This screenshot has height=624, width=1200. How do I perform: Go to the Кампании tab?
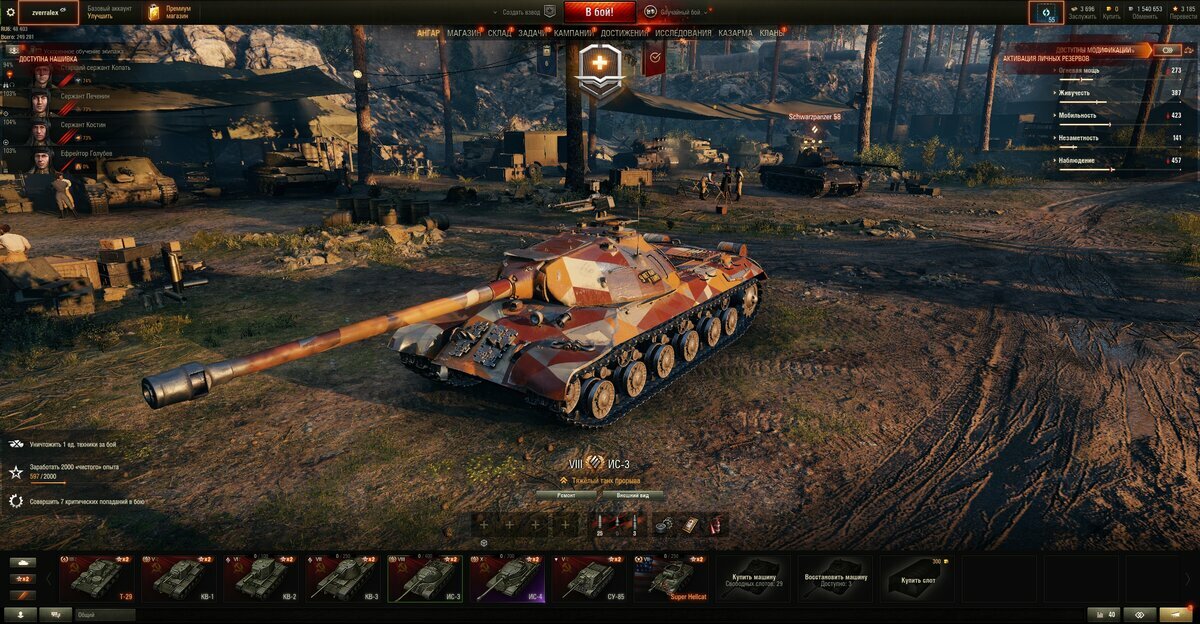[573, 33]
